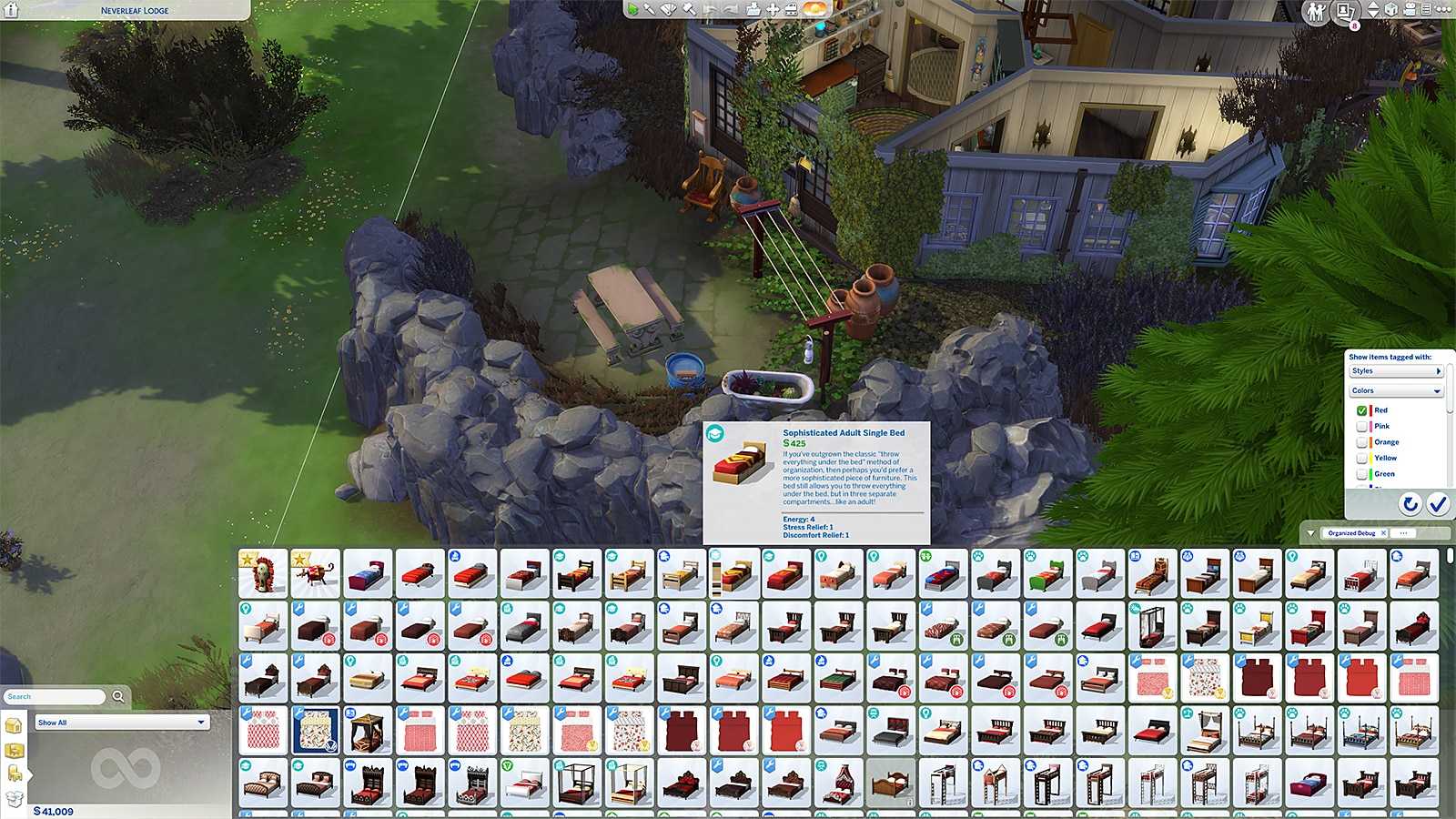Open the Show All dropdown
This screenshot has height=819, width=1456.
(x=122, y=723)
